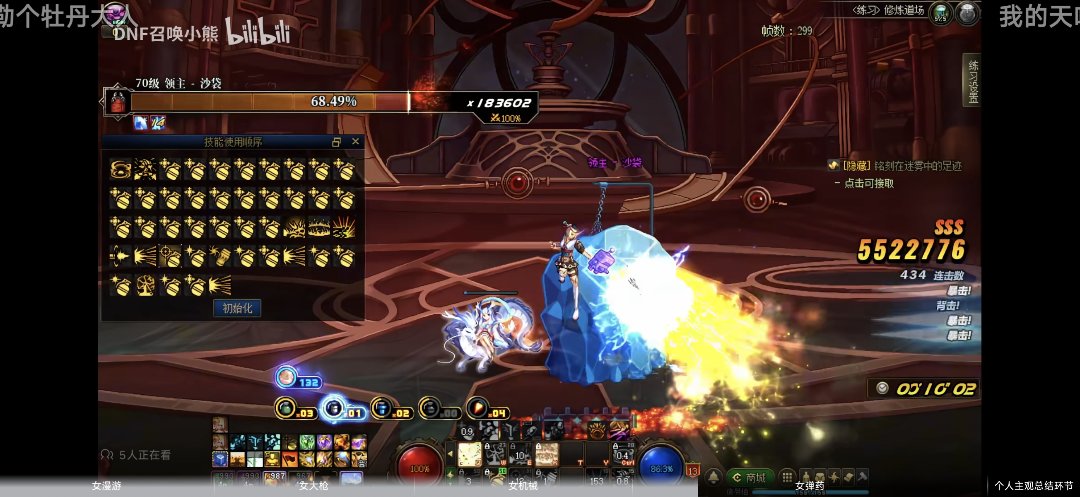1080x497 pixels.
Task: Click the grey orb icon at top right
Action: 967,13
